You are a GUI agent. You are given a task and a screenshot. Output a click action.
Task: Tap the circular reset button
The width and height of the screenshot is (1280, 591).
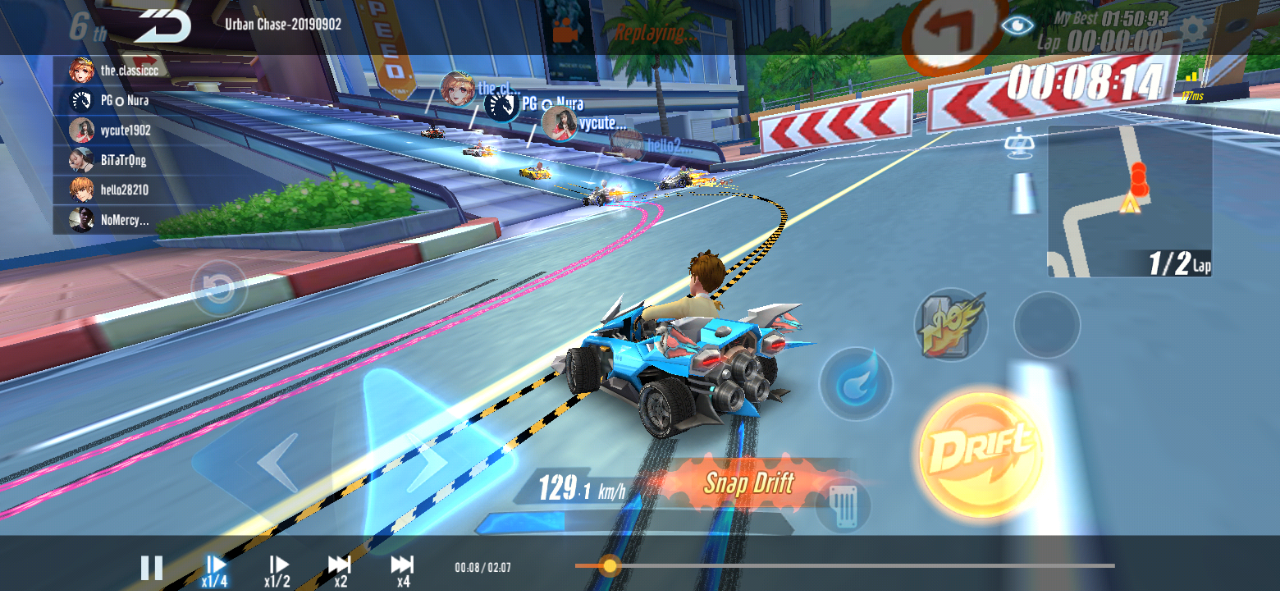tap(219, 289)
